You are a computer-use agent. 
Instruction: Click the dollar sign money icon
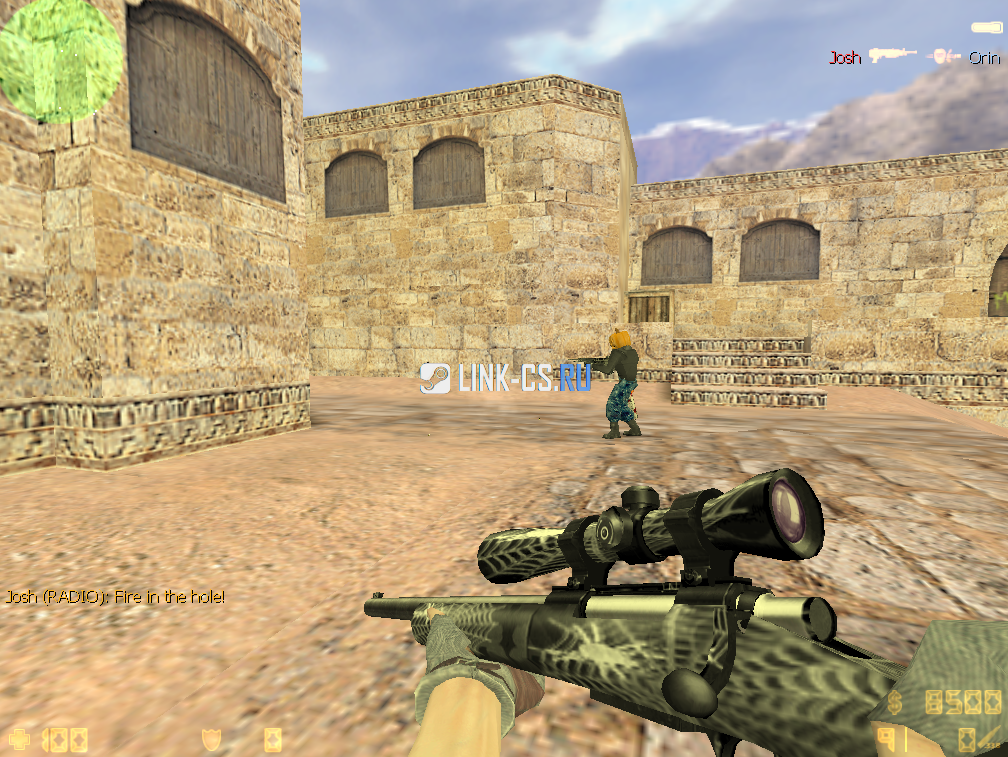pos(893,703)
